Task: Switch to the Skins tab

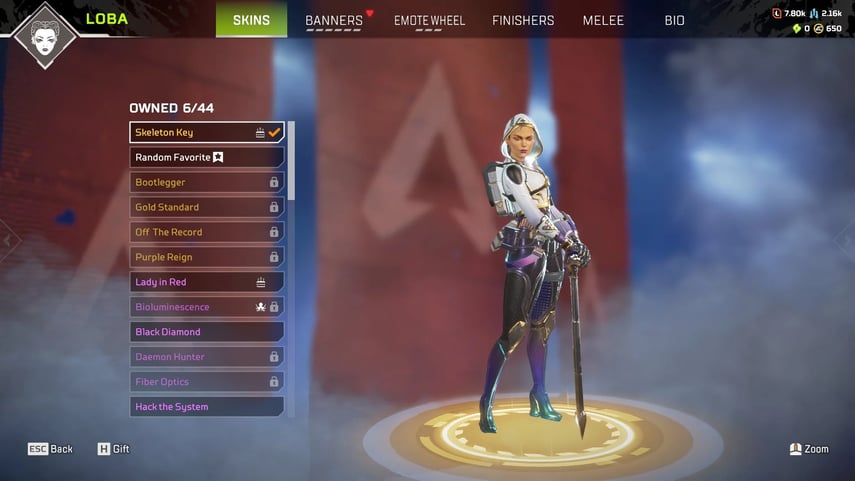Action: click(251, 20)
